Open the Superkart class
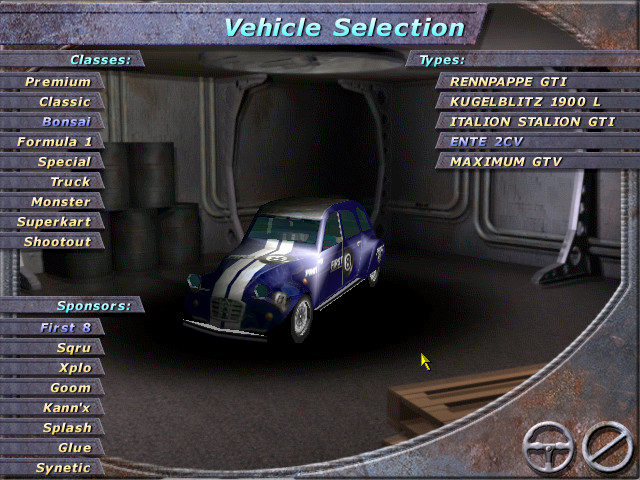The height and width of the screenshot is (480, 640). click(x=54, y=222)
